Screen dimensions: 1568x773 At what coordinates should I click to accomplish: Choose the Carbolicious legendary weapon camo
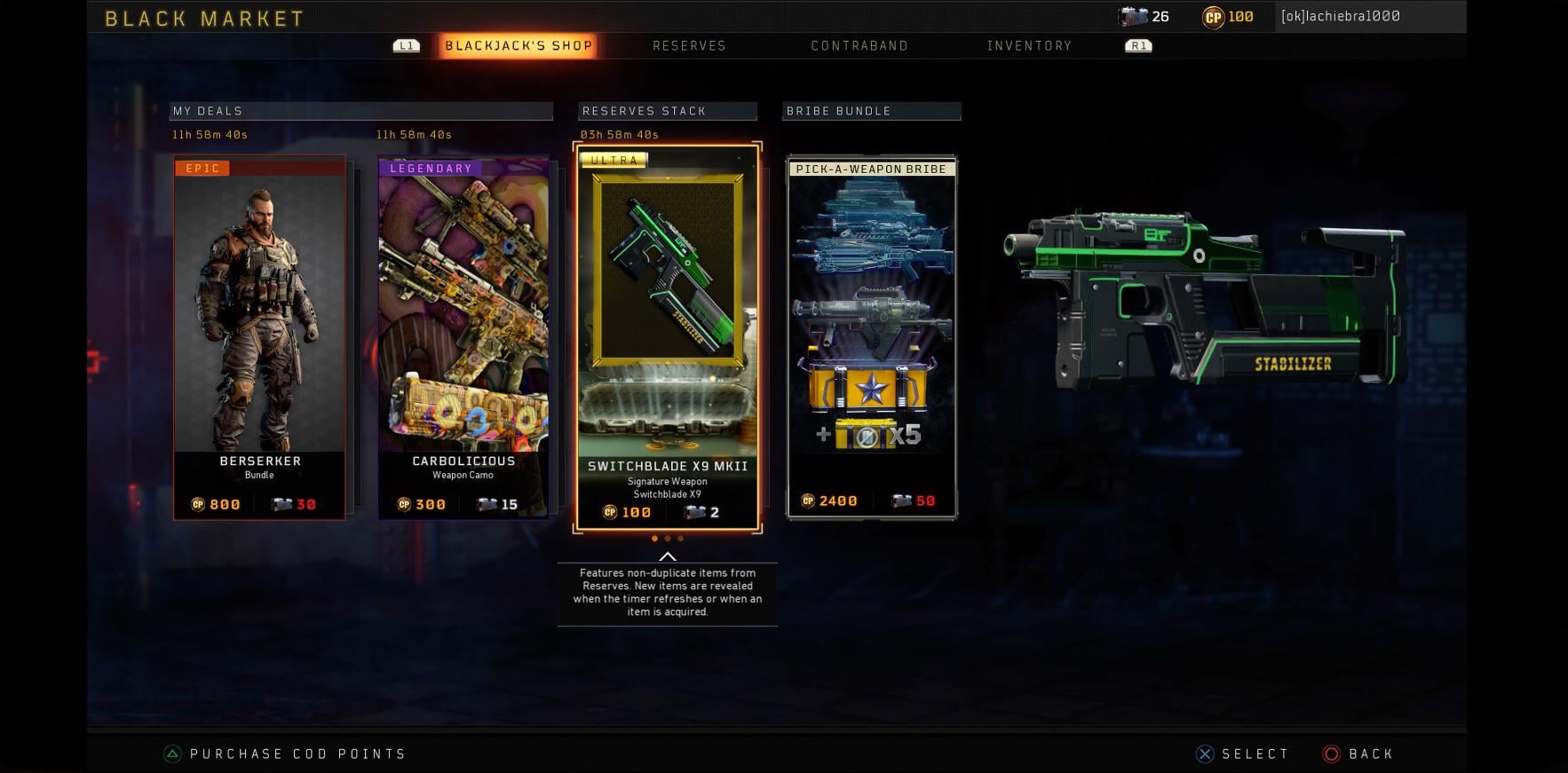[463, 337]
